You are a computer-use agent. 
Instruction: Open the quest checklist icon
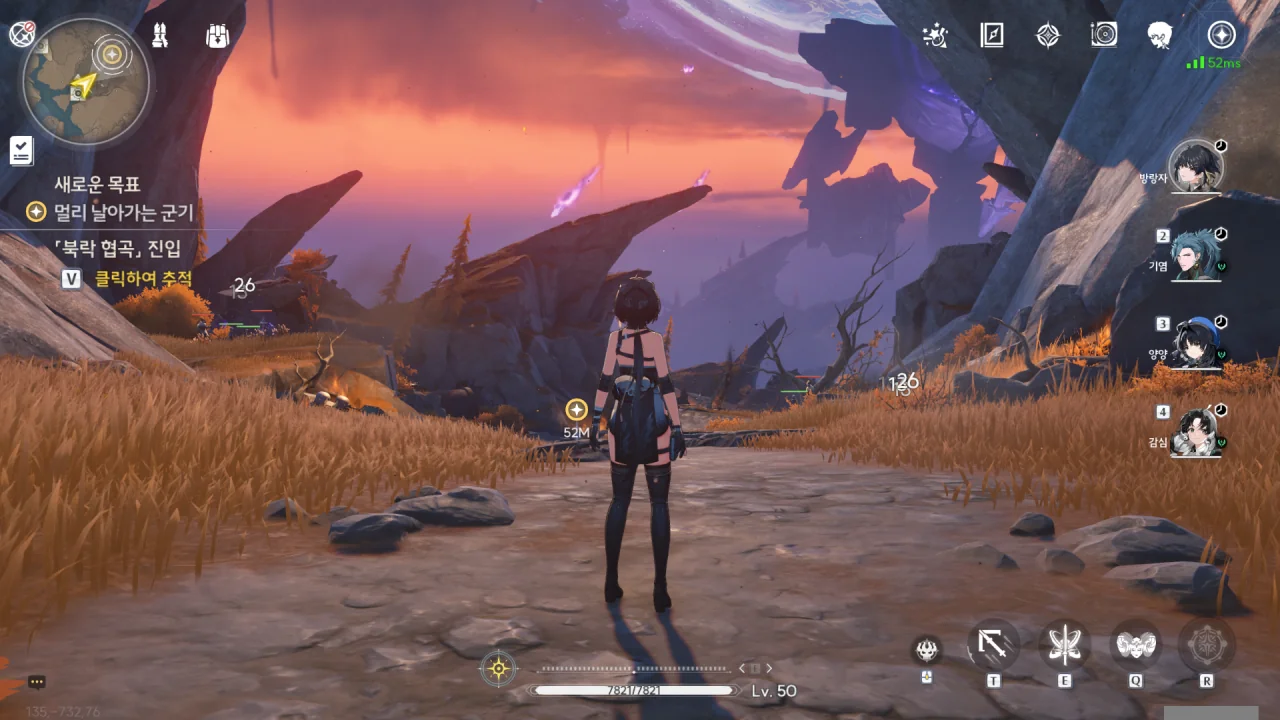21,151
